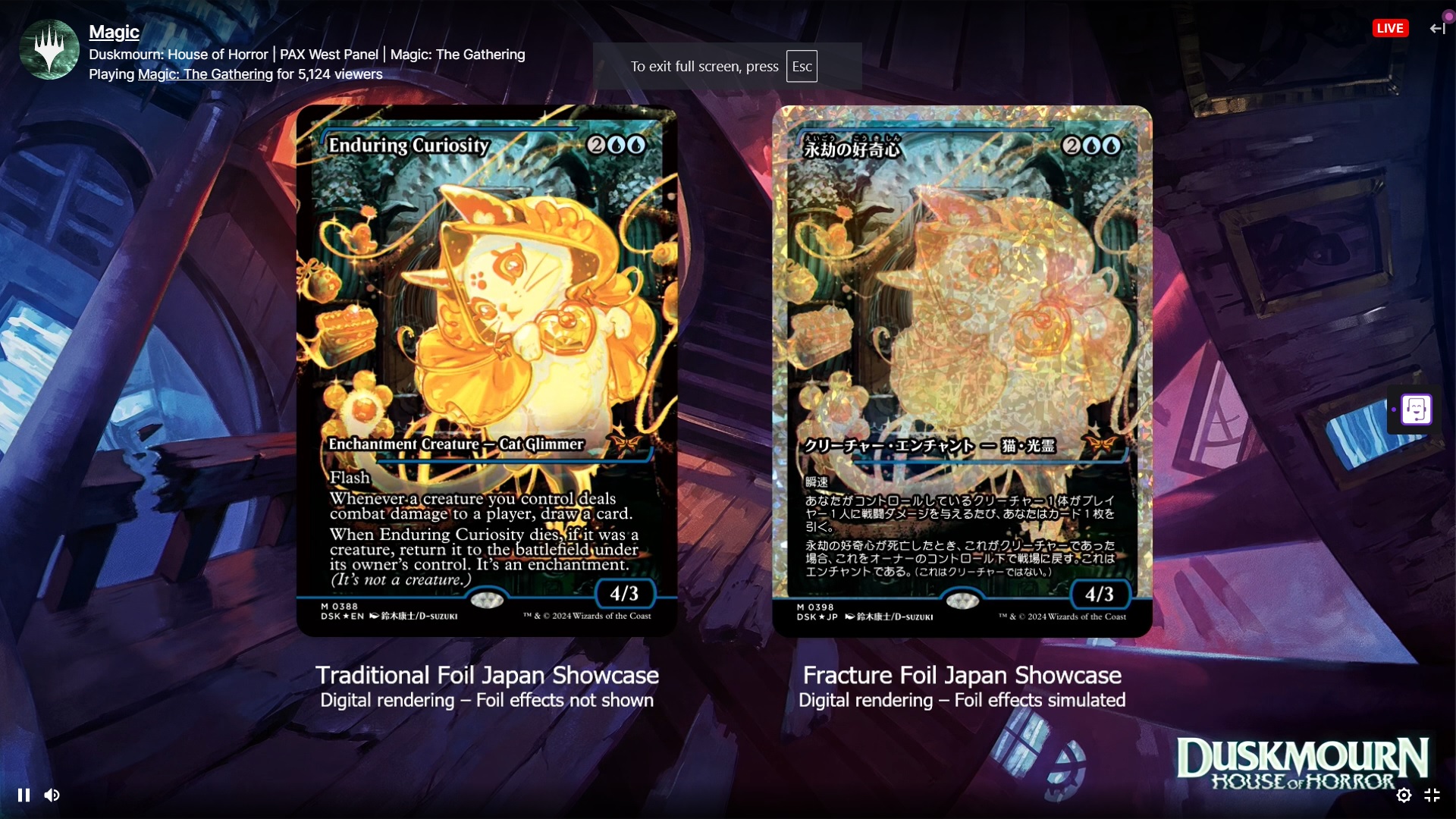1456x819 pixels.
Task: Open the video quality options menu
Action: pyautogui.click(x=1404, y=795)
